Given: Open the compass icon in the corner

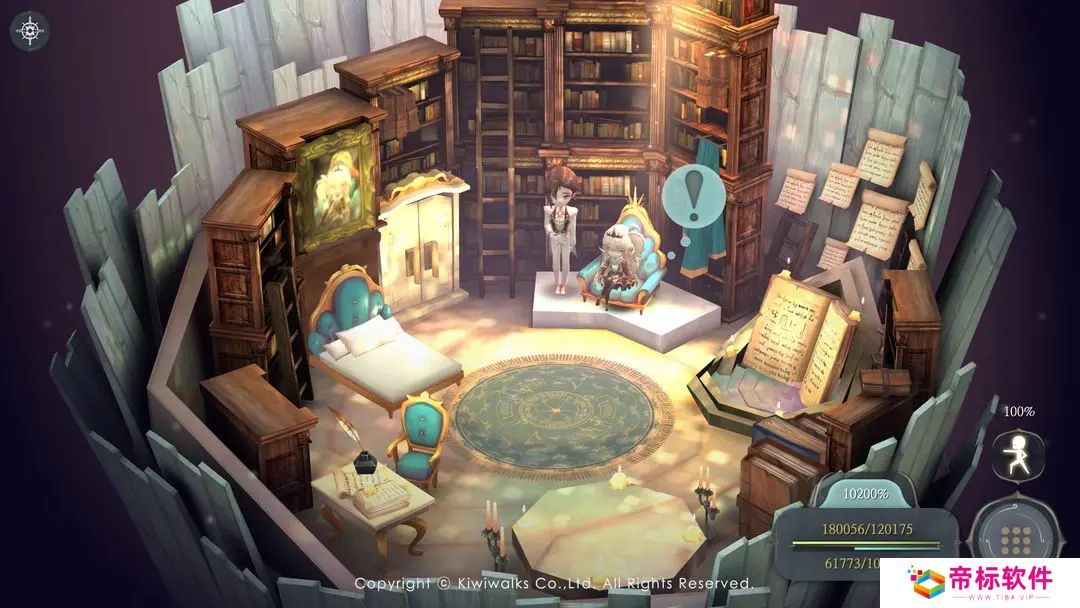Looking at the screenshot, I should (30, 31).
